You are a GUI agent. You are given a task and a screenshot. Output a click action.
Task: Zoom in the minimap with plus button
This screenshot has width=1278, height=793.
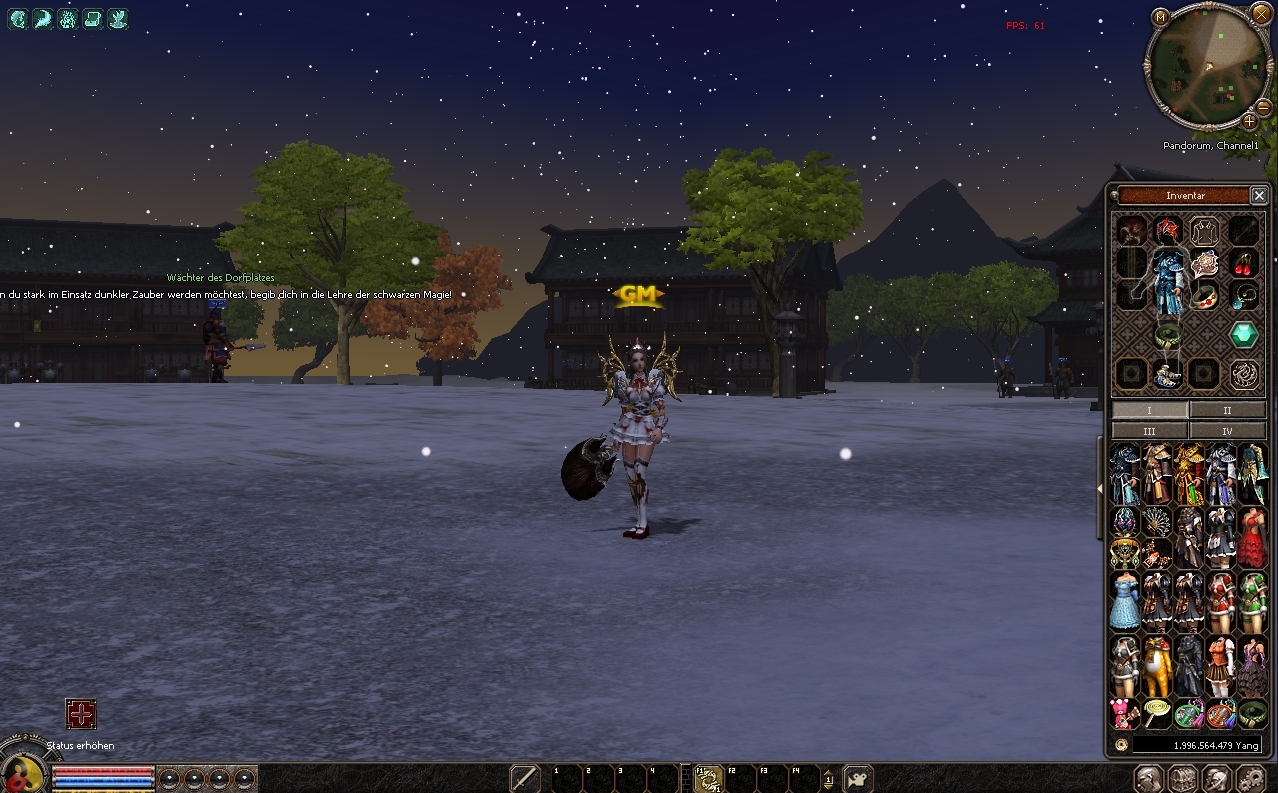pos(1249,121)
